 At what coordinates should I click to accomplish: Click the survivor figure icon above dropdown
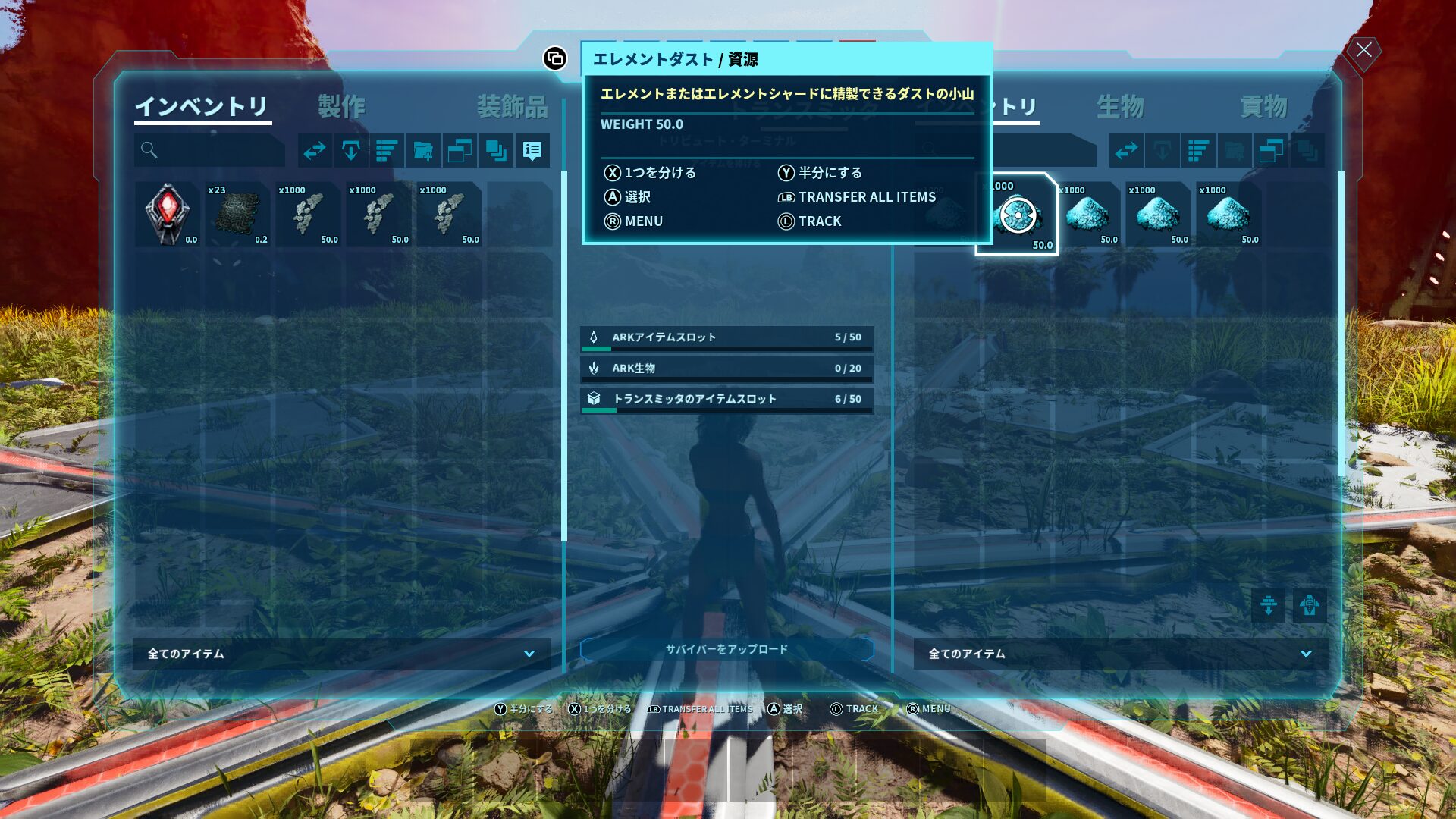coord(1310,606)
